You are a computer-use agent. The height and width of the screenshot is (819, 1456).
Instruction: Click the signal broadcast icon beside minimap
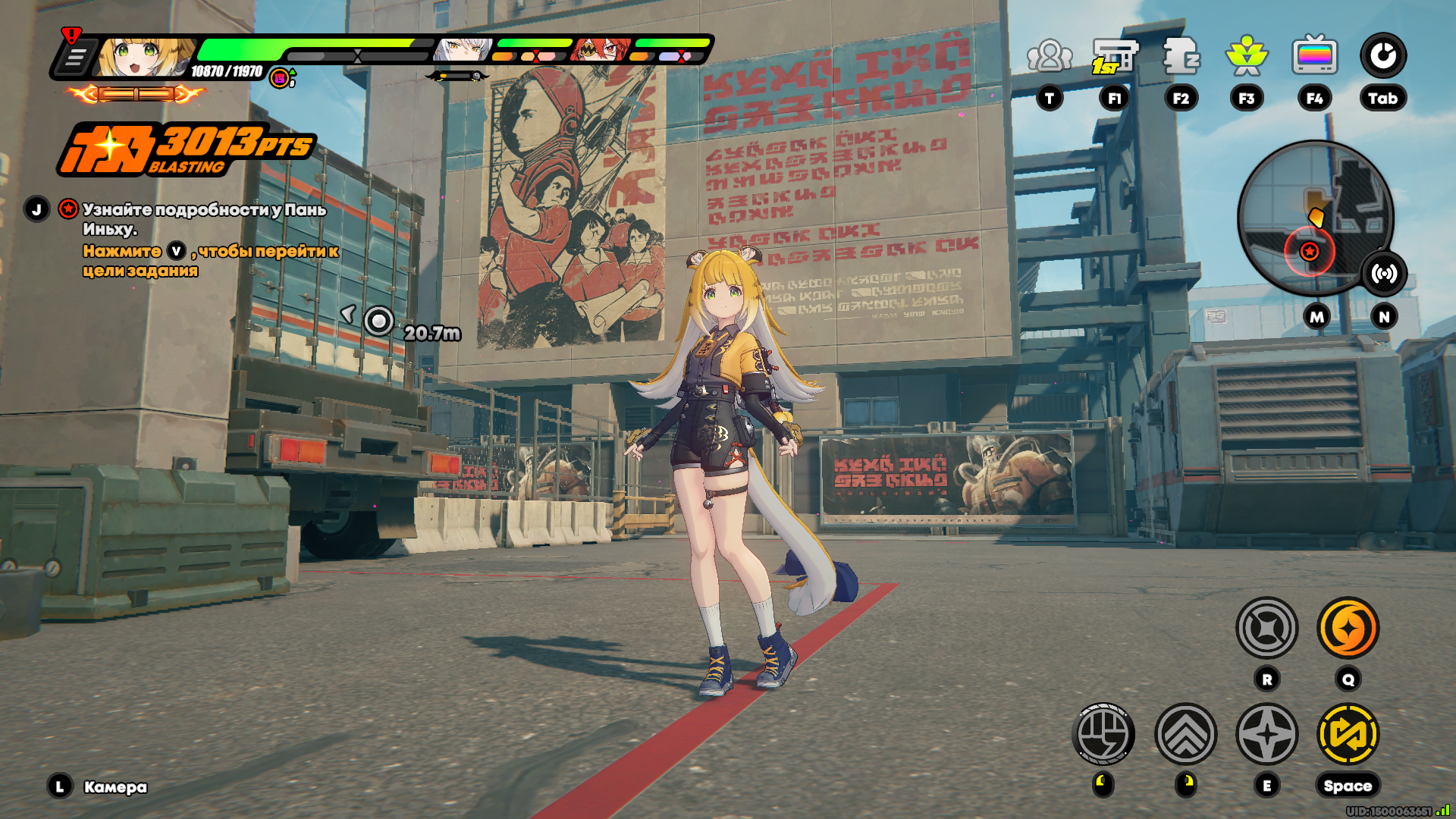1384,274
